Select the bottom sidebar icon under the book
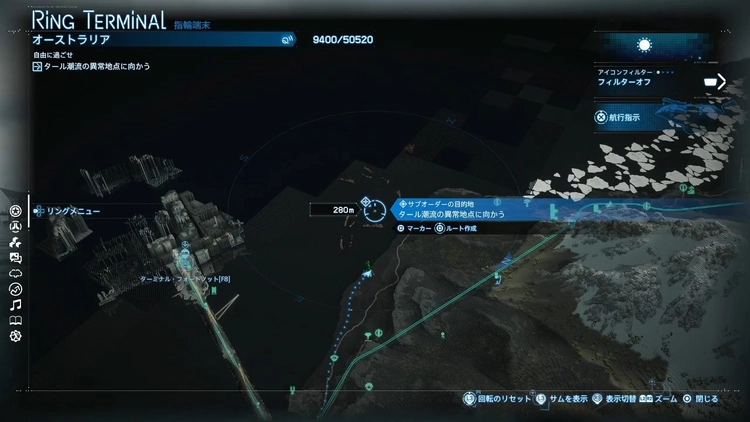750x422 pixels. tap(15, 337)
